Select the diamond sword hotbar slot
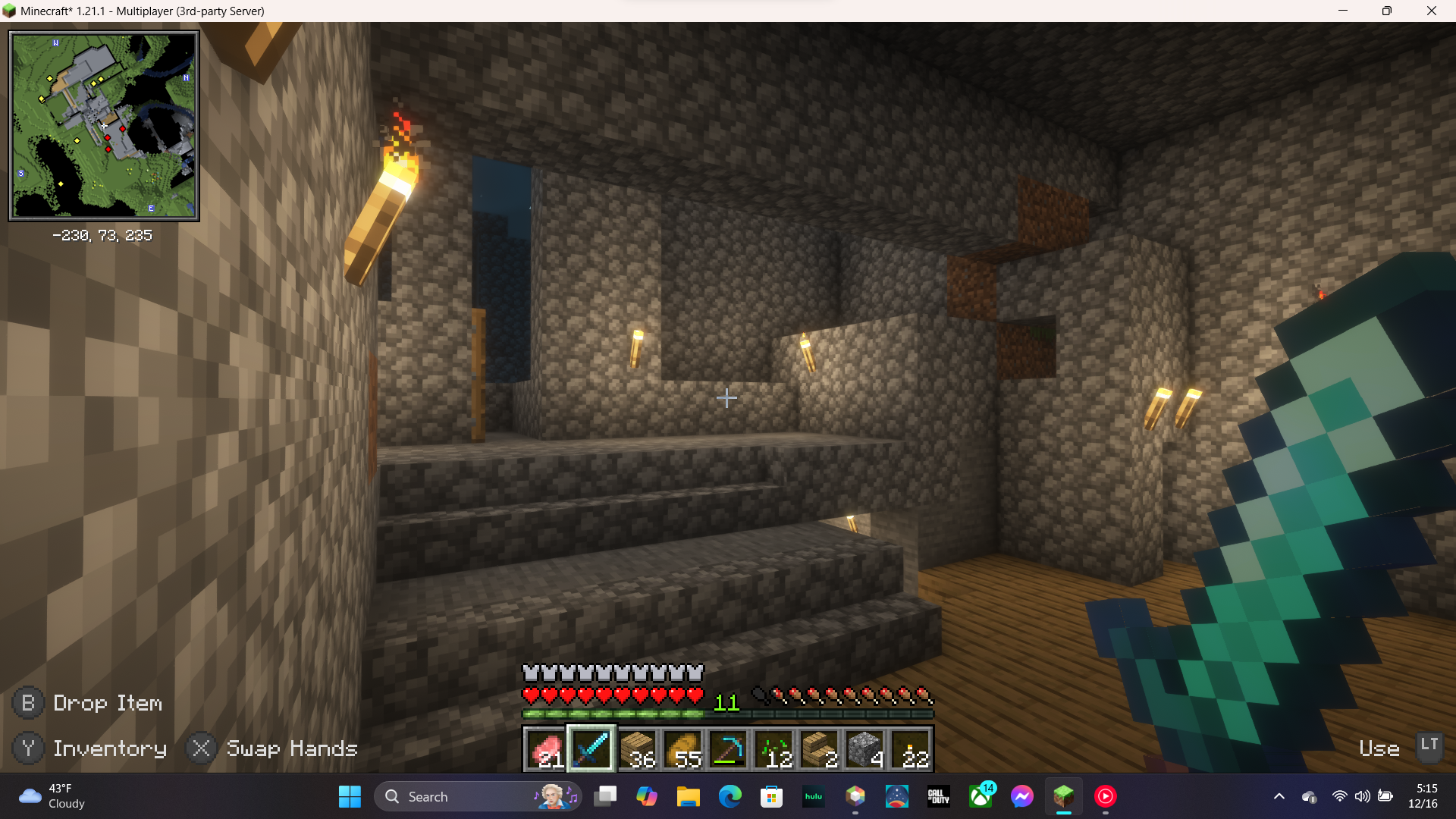This screenshot has height=819, width=1456. pos(591,749)
